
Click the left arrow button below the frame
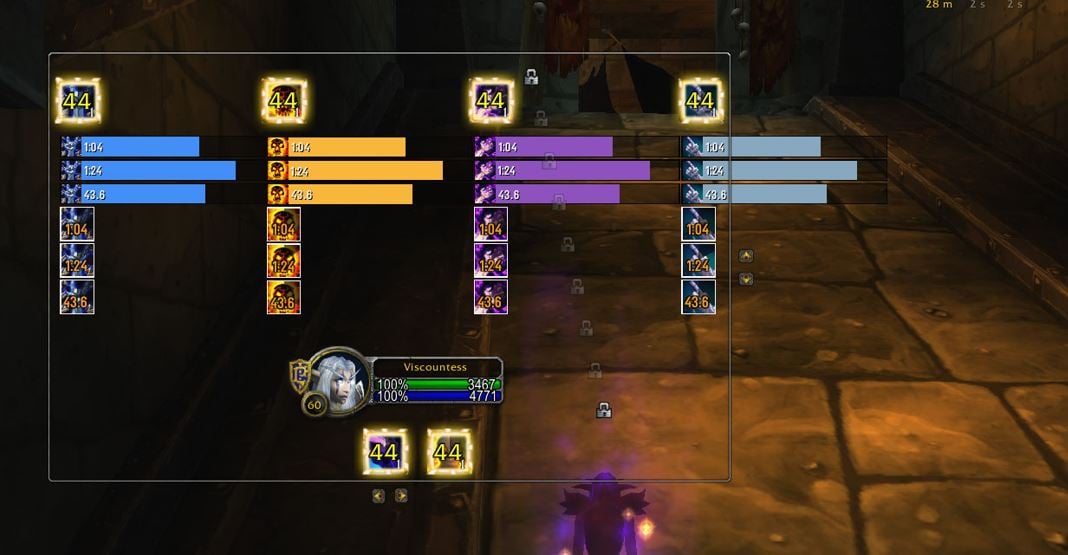(x=378, y=495)
